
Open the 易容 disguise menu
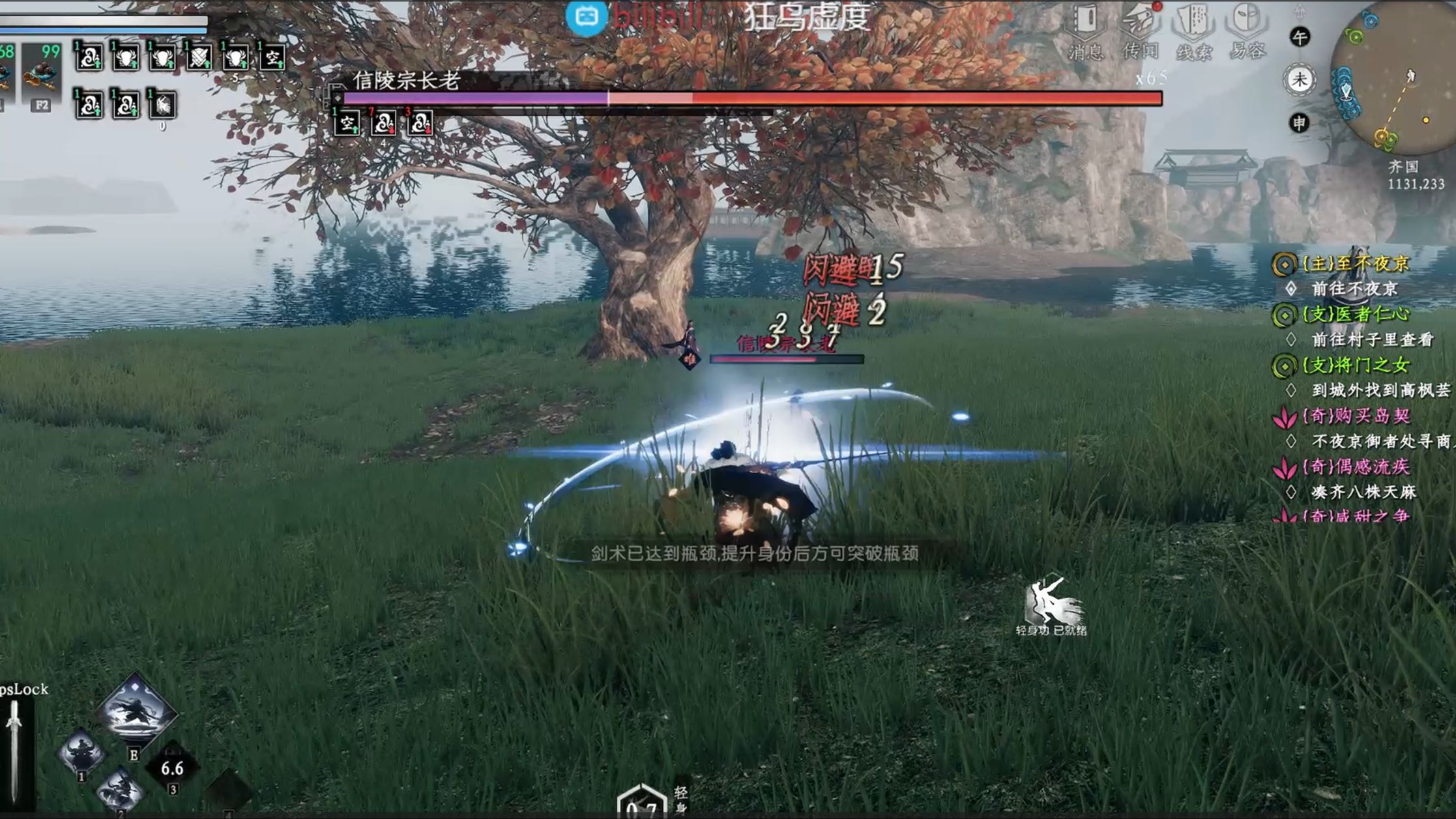(x=1247, y=29)
